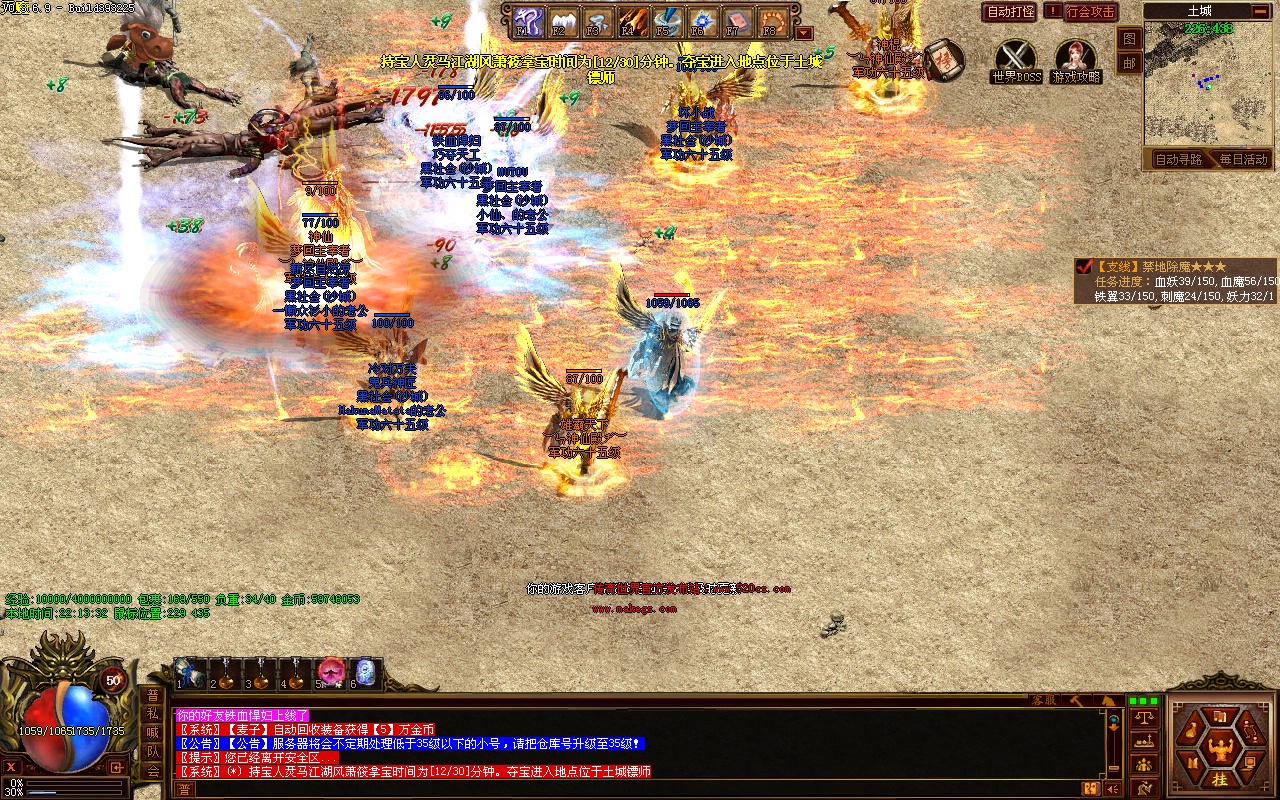Click the 行会攻击 guild attack button
The width and height of the screenshot is (1280, 800).
pos(1090,12)
